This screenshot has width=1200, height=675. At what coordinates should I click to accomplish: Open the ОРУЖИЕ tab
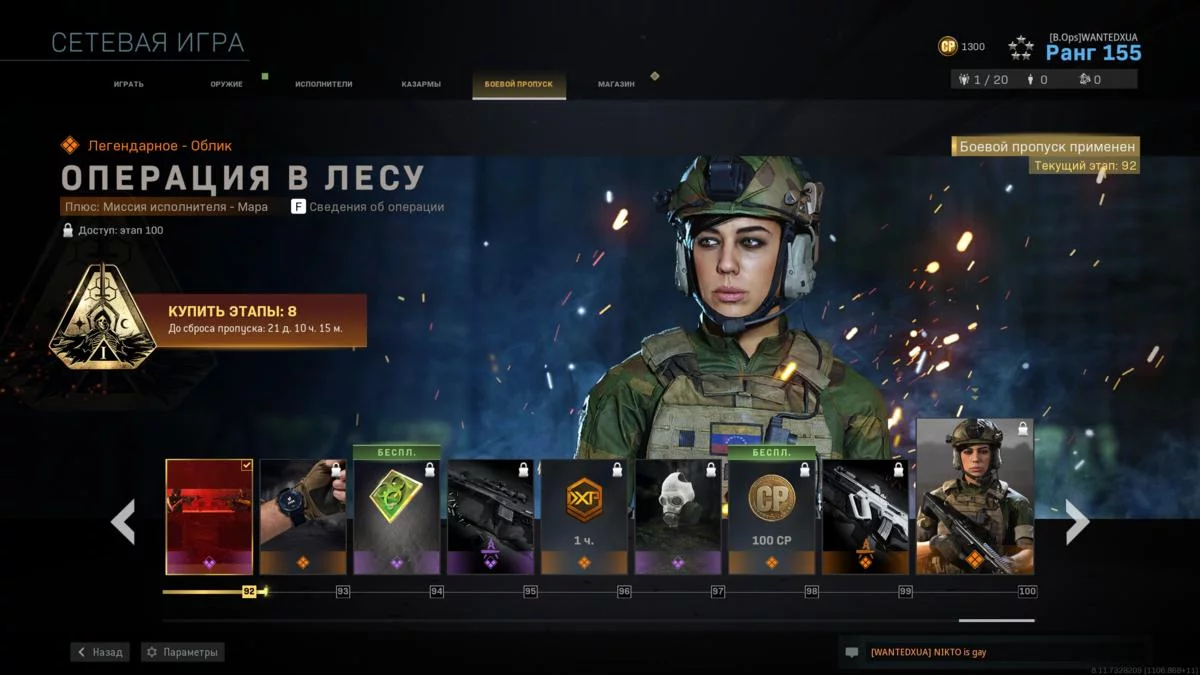[227, 84]
